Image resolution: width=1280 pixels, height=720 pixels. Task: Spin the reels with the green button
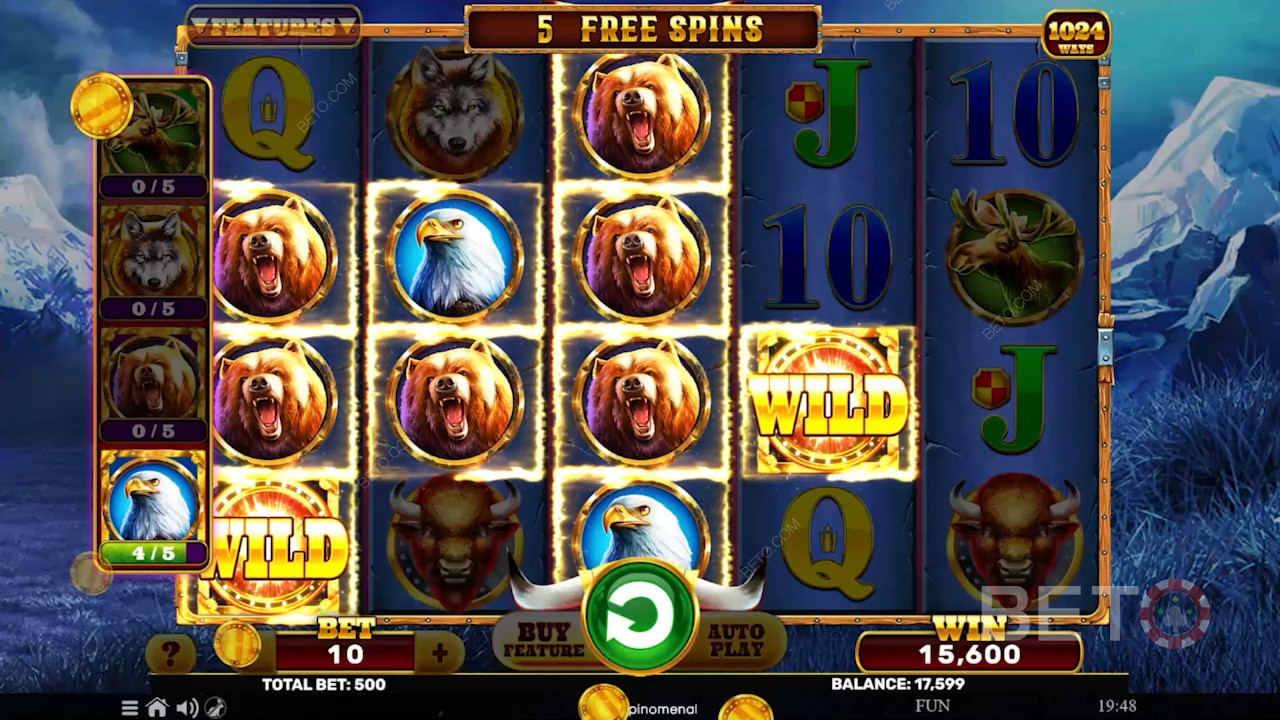pyautogui.click(x=640, y=617)
